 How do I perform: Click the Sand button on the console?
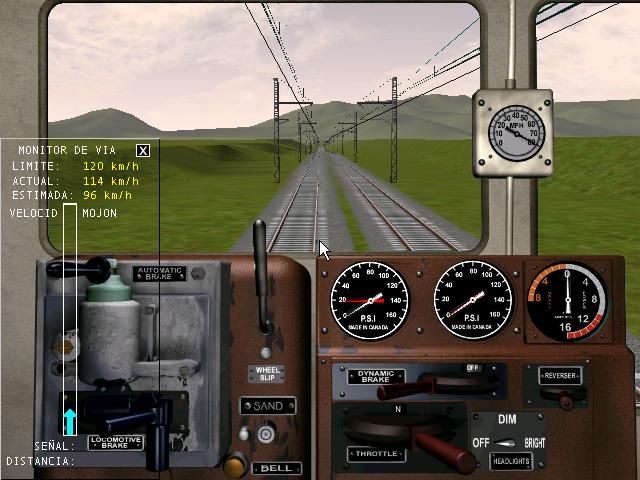click(x=267, y=406)
